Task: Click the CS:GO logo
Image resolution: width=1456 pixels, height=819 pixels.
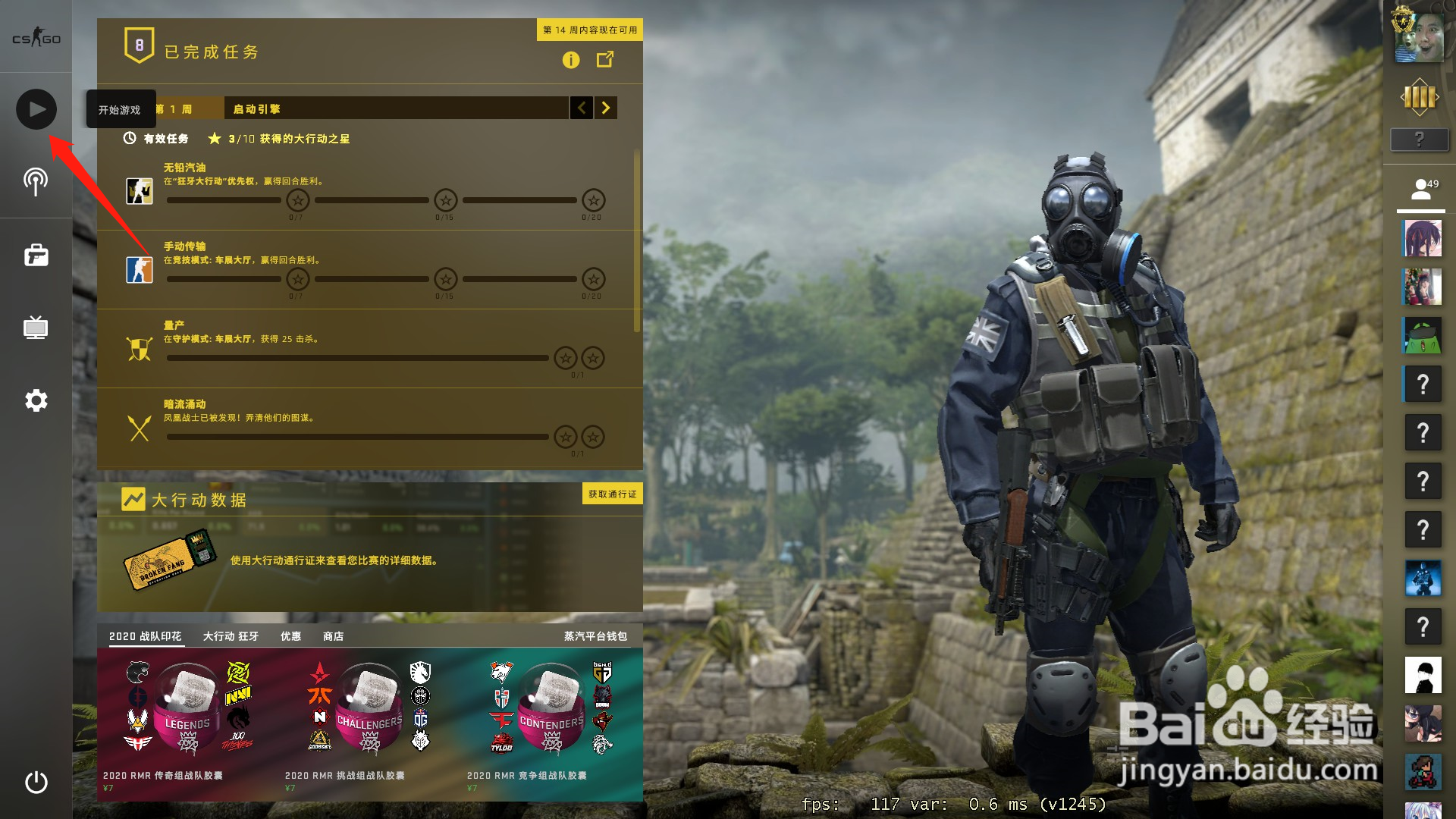Action: 35,36
